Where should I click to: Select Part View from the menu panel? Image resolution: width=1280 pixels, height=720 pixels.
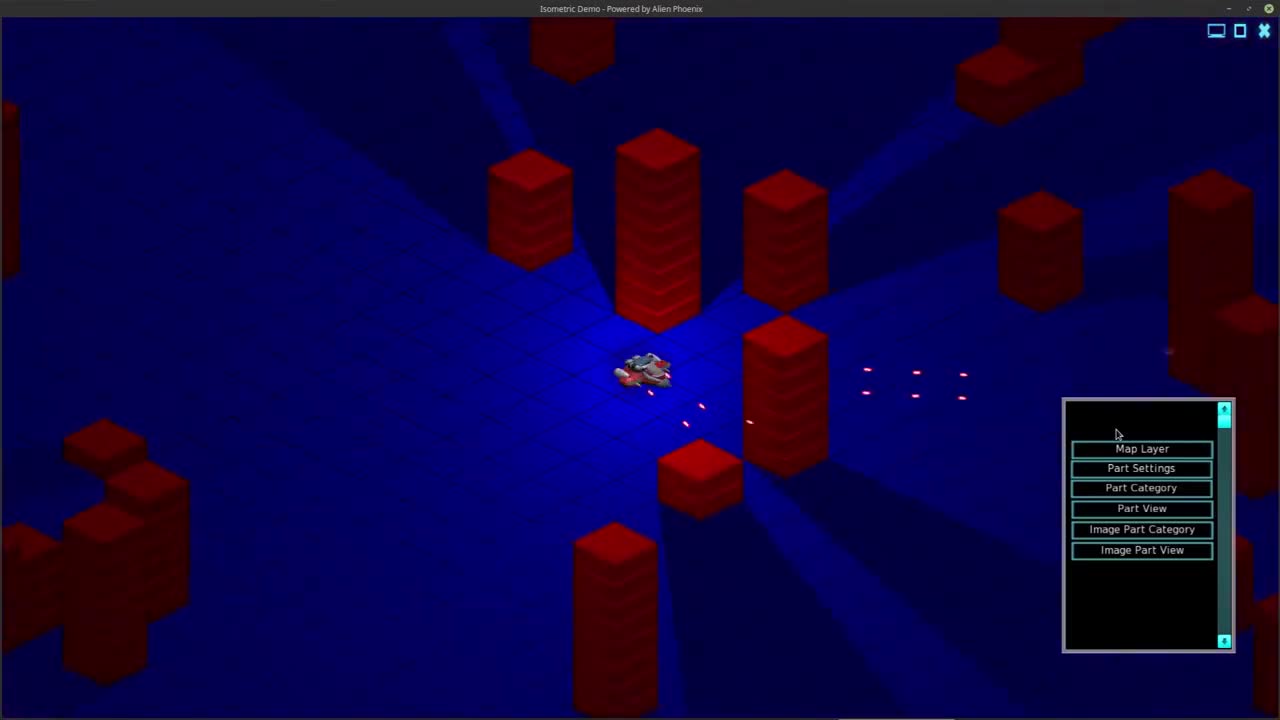point(1141,508)
